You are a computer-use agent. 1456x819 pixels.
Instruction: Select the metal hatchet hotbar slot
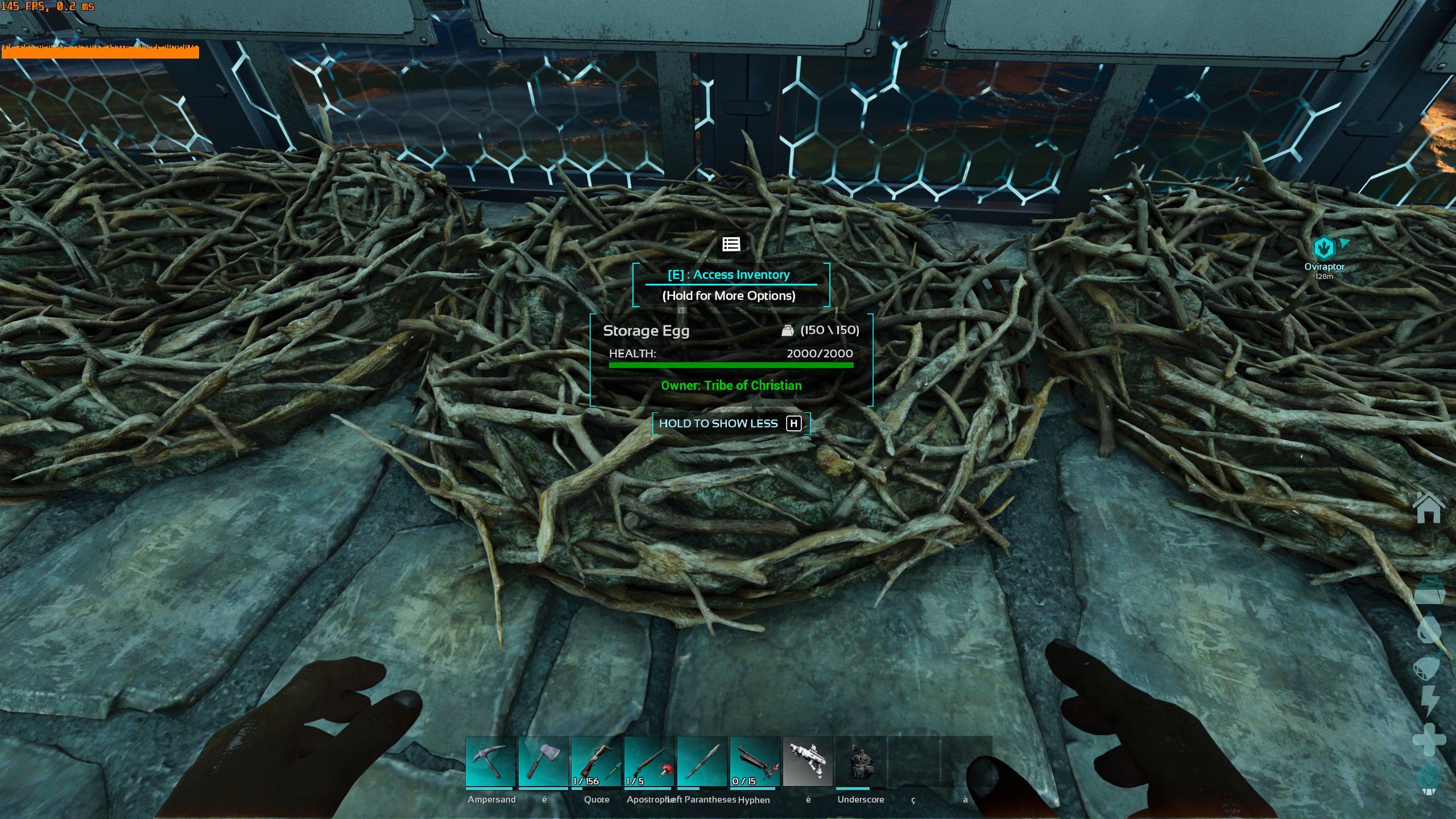click(543, 762)
